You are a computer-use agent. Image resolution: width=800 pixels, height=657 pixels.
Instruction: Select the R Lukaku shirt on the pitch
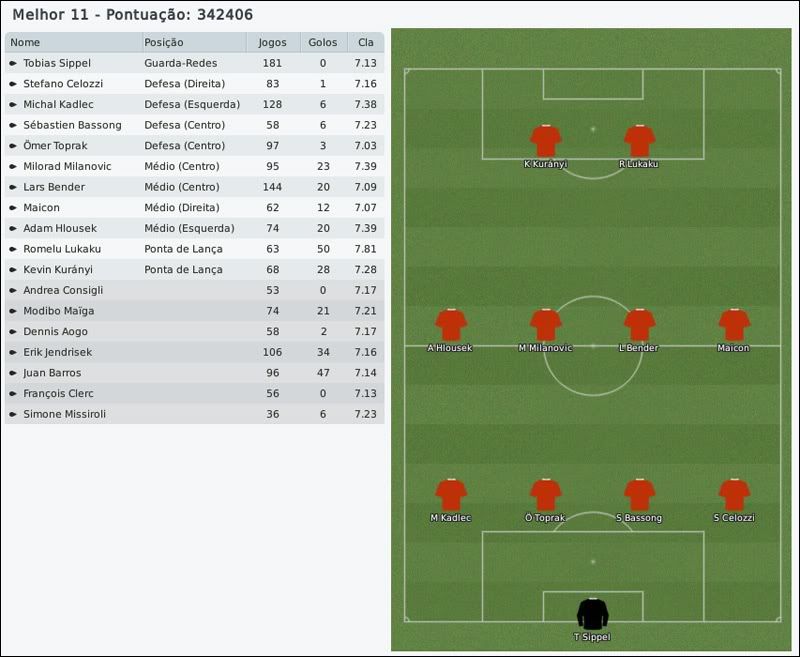639,141
